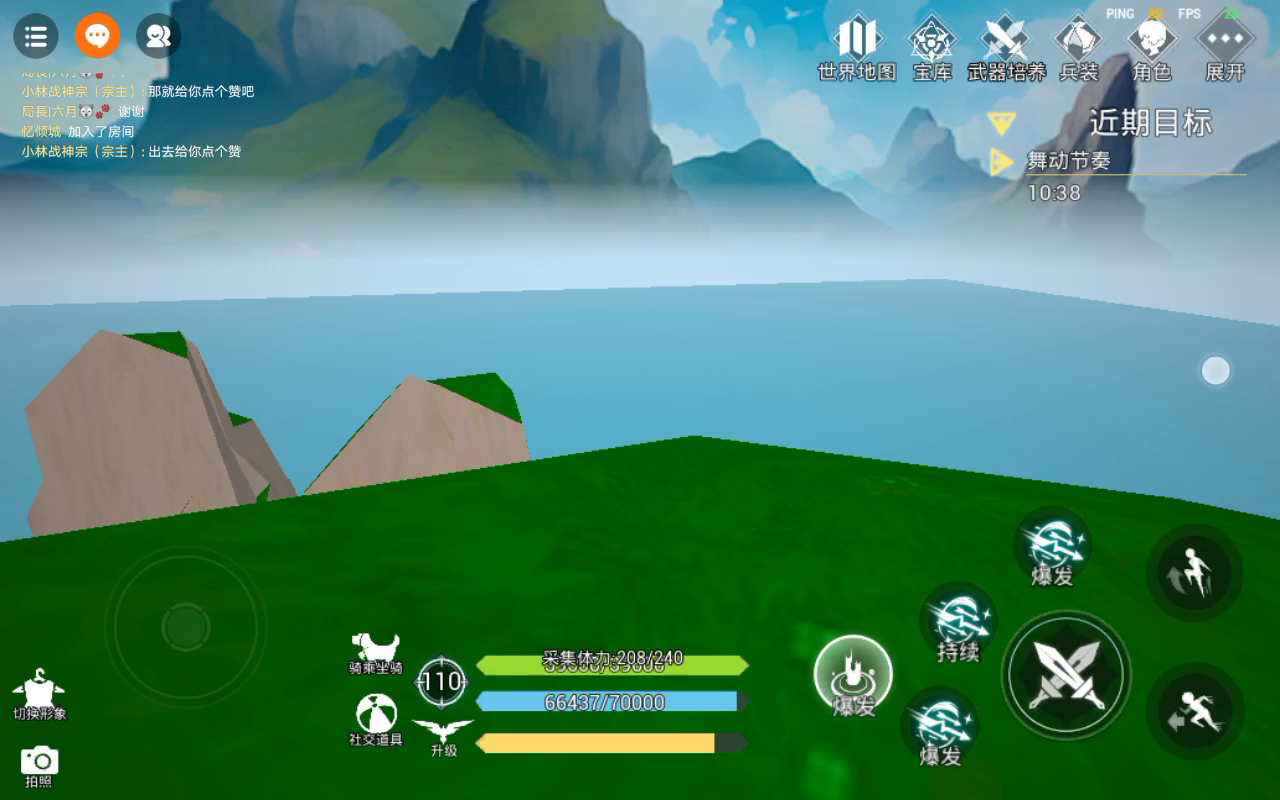Image resolution: width=1280 pixels, height=800 pixels.
Task: Open the 社交道具 social items
Action: (376, 721)
